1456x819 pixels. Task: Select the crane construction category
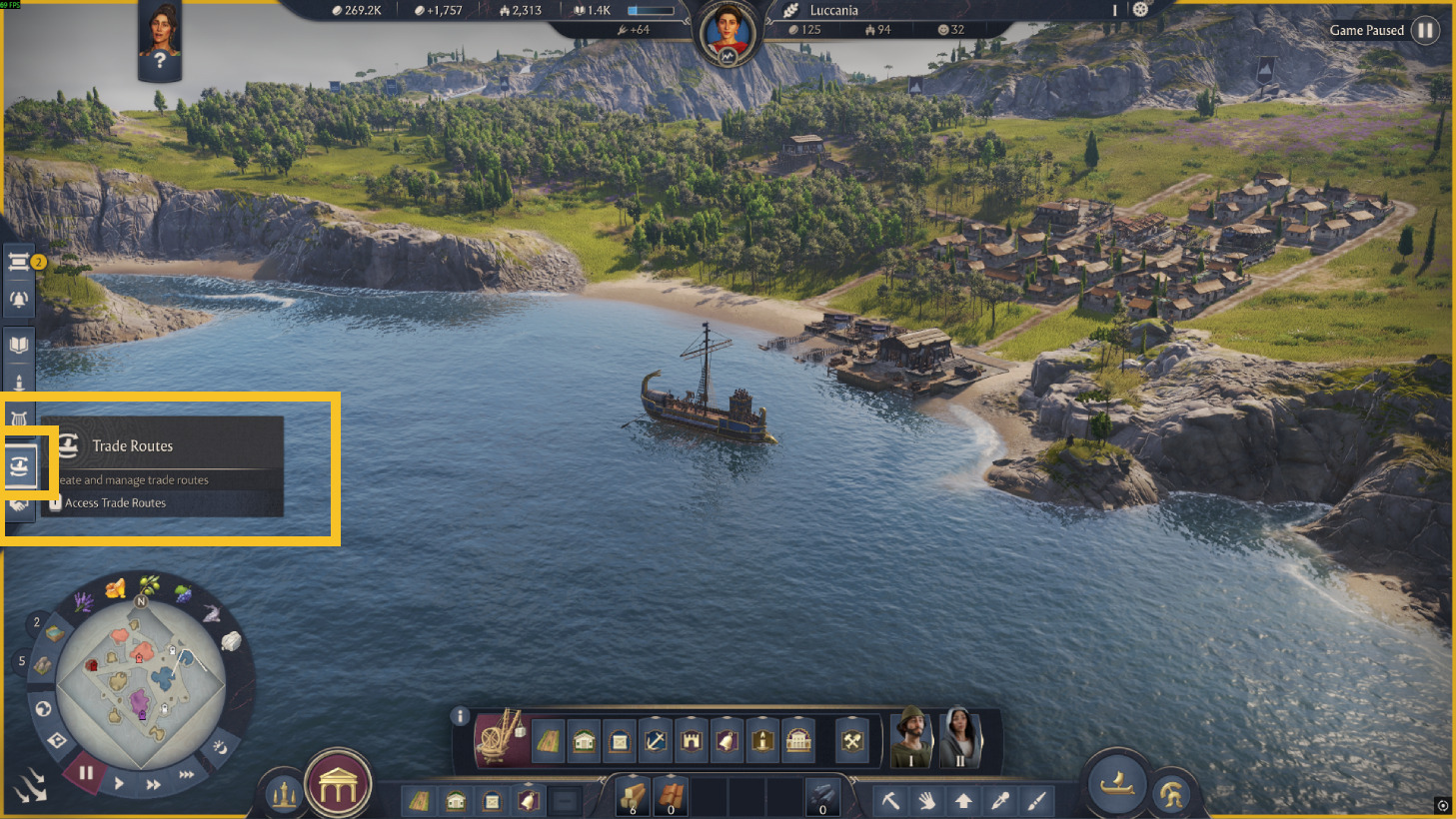(501, 739)
